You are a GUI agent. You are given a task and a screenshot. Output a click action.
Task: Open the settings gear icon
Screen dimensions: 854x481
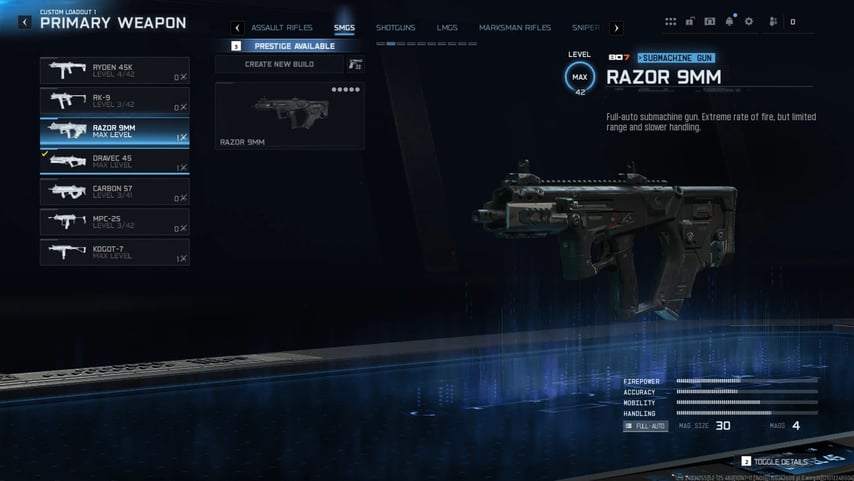point(749,21)
